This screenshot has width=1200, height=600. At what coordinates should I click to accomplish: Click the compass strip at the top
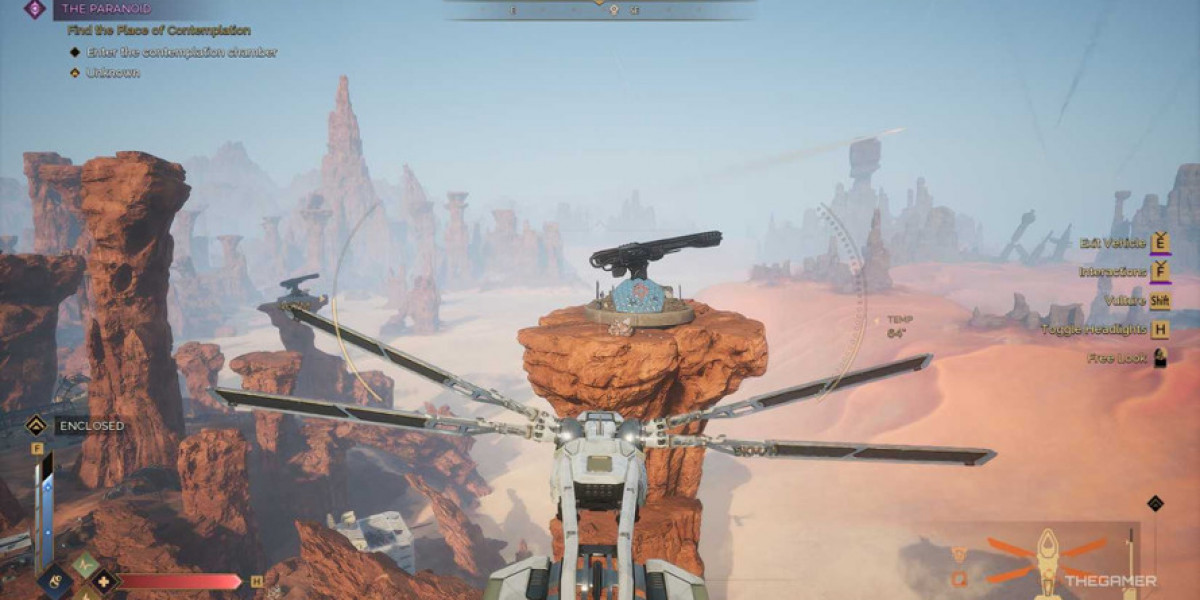(600, 9)
